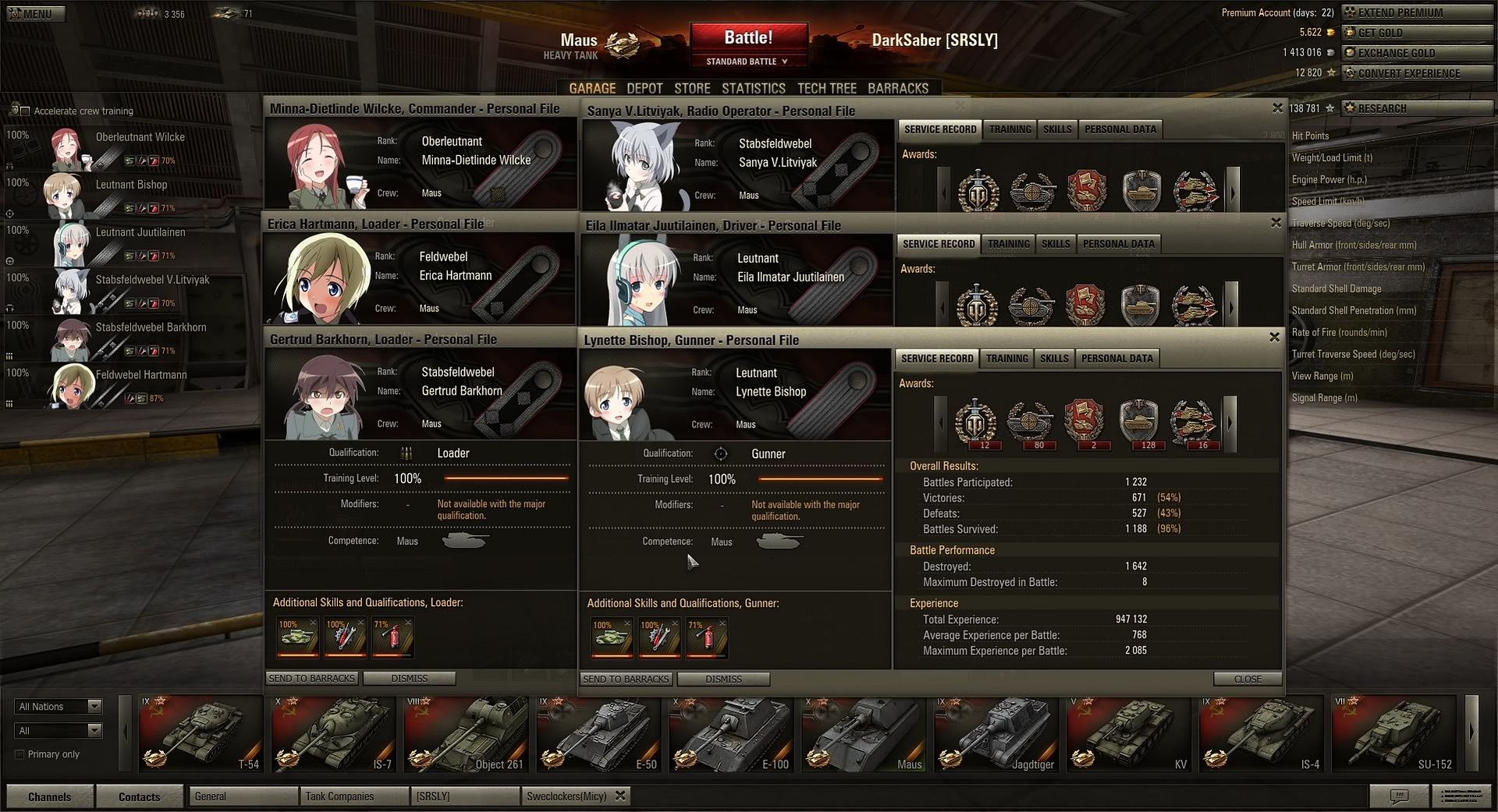This screenshot has height=812, width=1498.
Task: Tick Accelerate crew training checkbox
Action: point(24,111)
